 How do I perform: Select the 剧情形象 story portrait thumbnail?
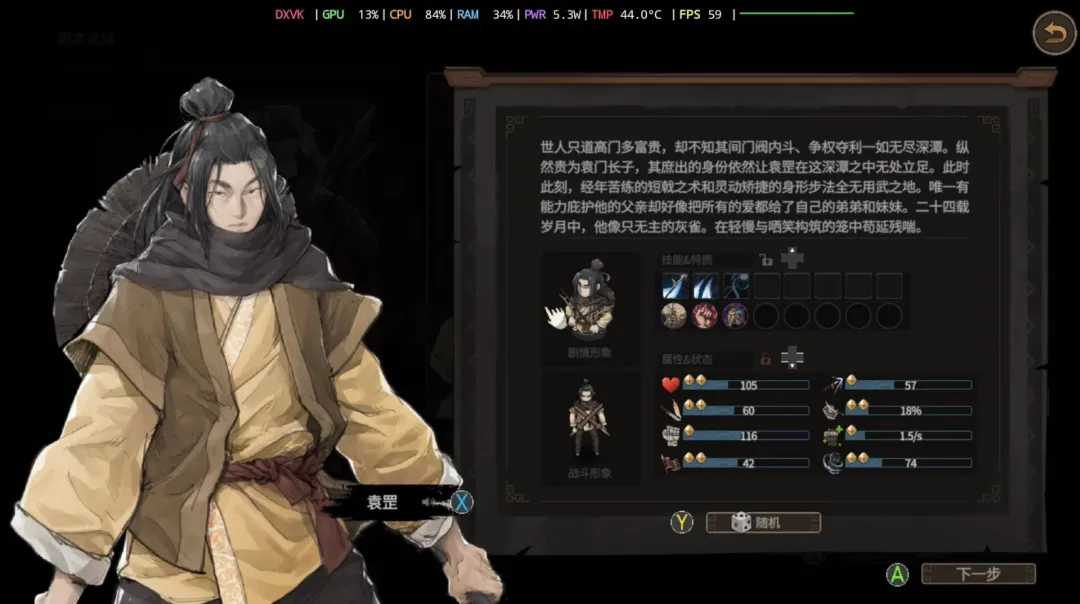point(589,305)
